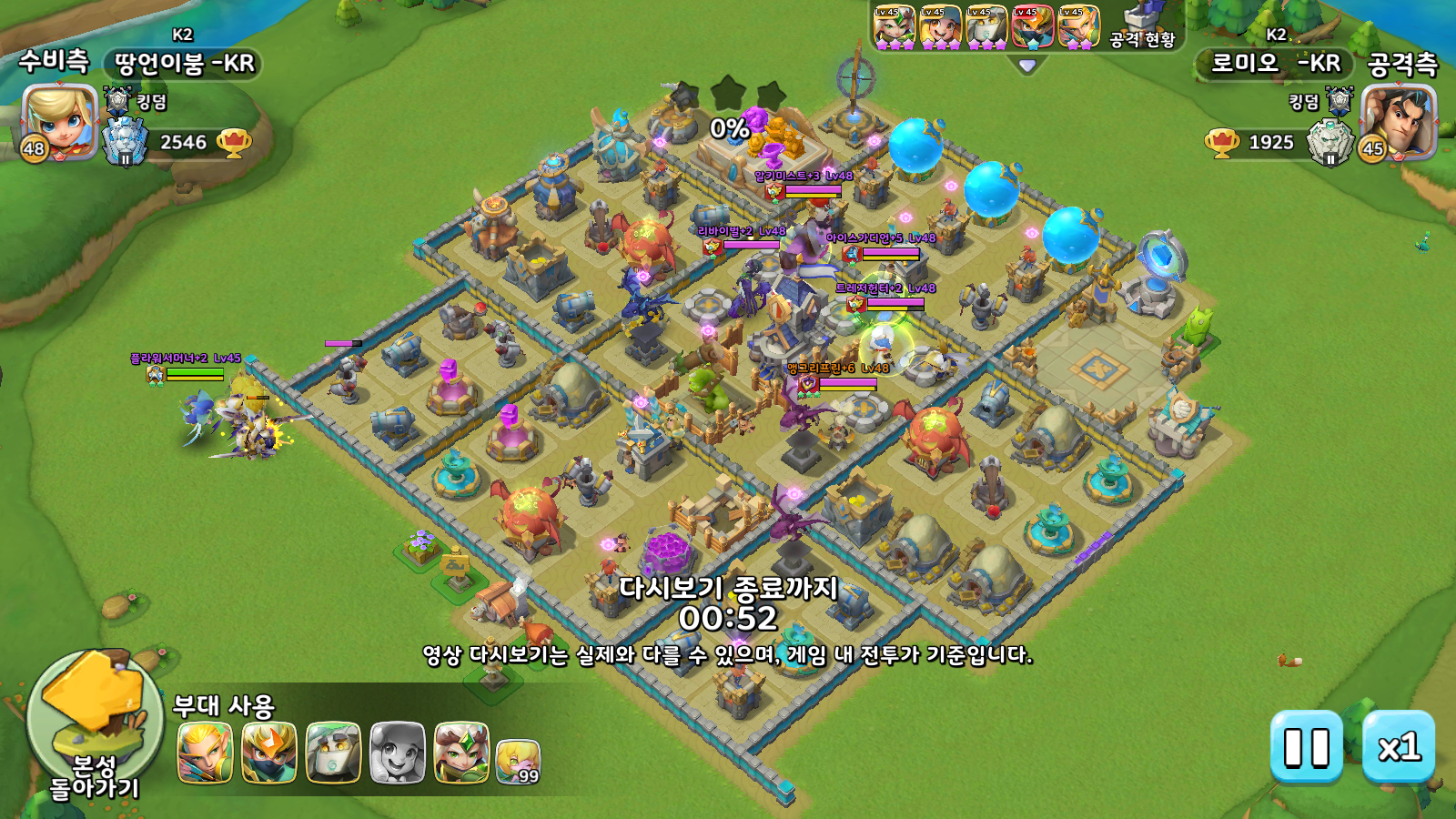
Task: Change the x1 replay speed
Action: point(1399,747)
